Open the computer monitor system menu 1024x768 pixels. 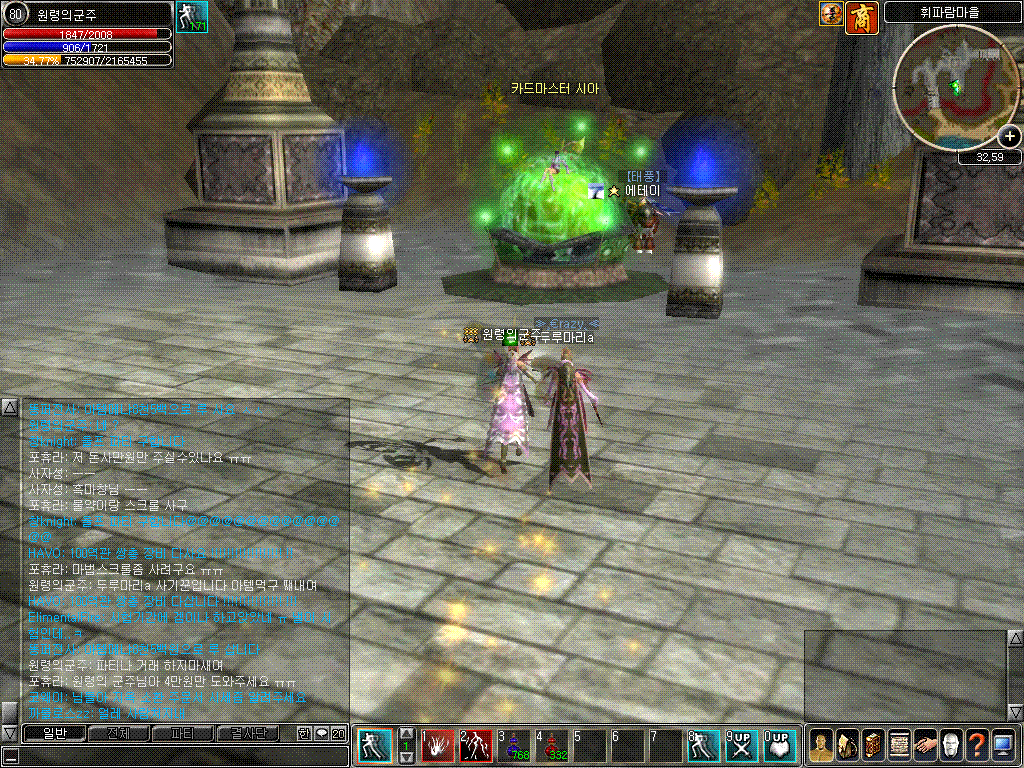click(1002, 746)
